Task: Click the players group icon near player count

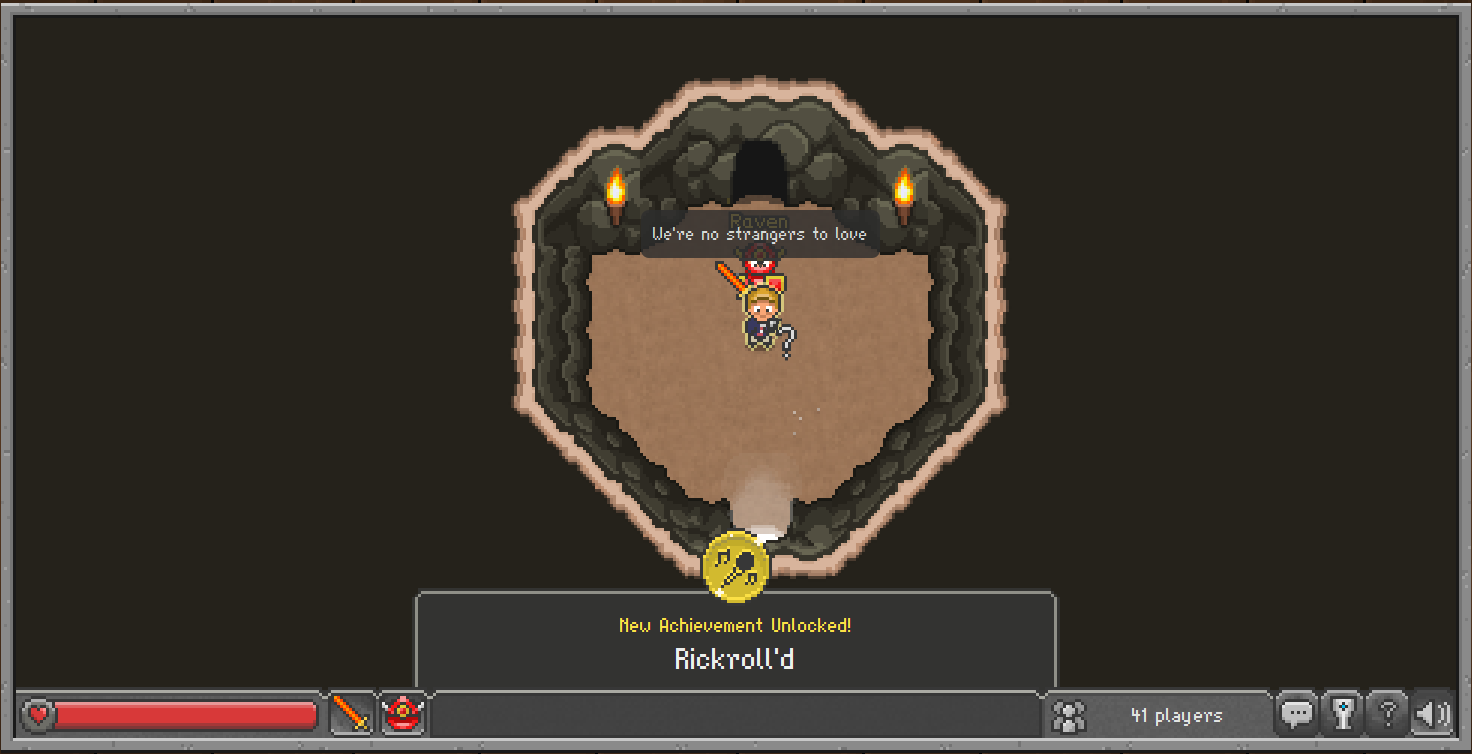Action: coord(1069,714)
